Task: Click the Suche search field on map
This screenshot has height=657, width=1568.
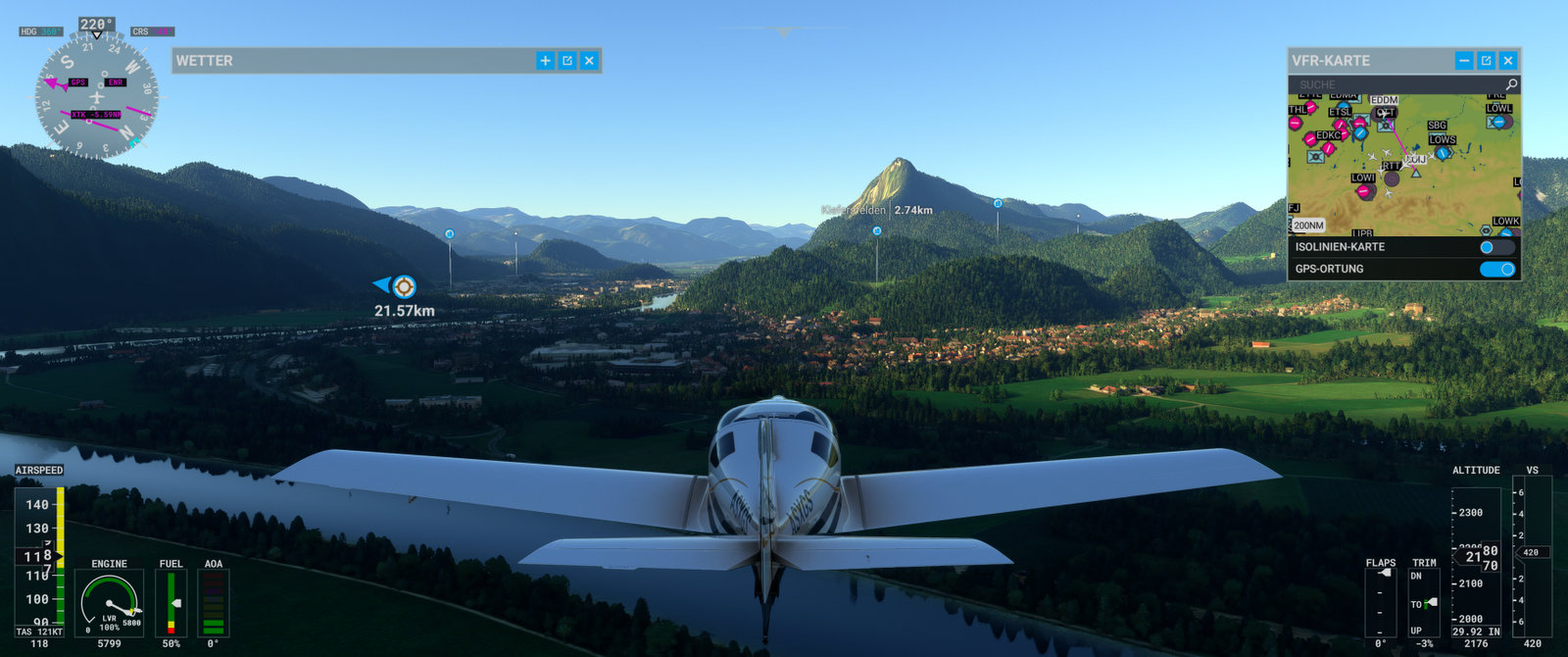Action: (x=1392, y=85)
